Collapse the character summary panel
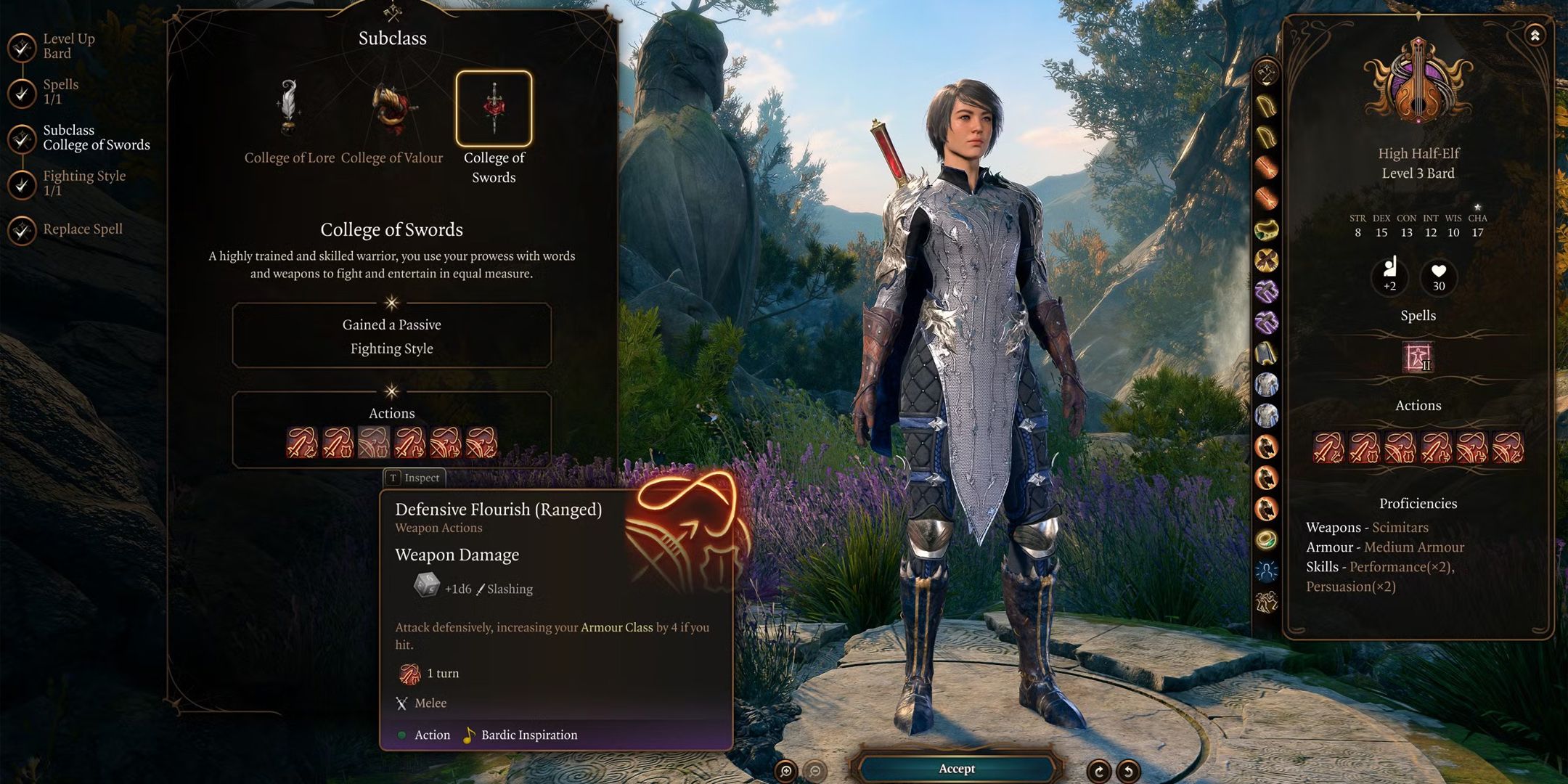The width and height of the screenshot is (1568, 784). [x=1535, y=35]
